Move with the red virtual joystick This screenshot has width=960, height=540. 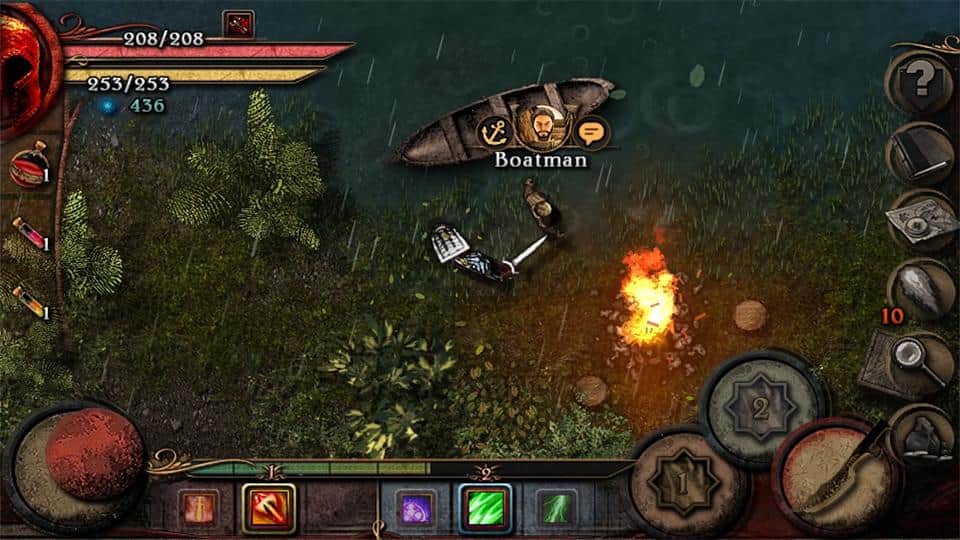click(x=94, y=453)
